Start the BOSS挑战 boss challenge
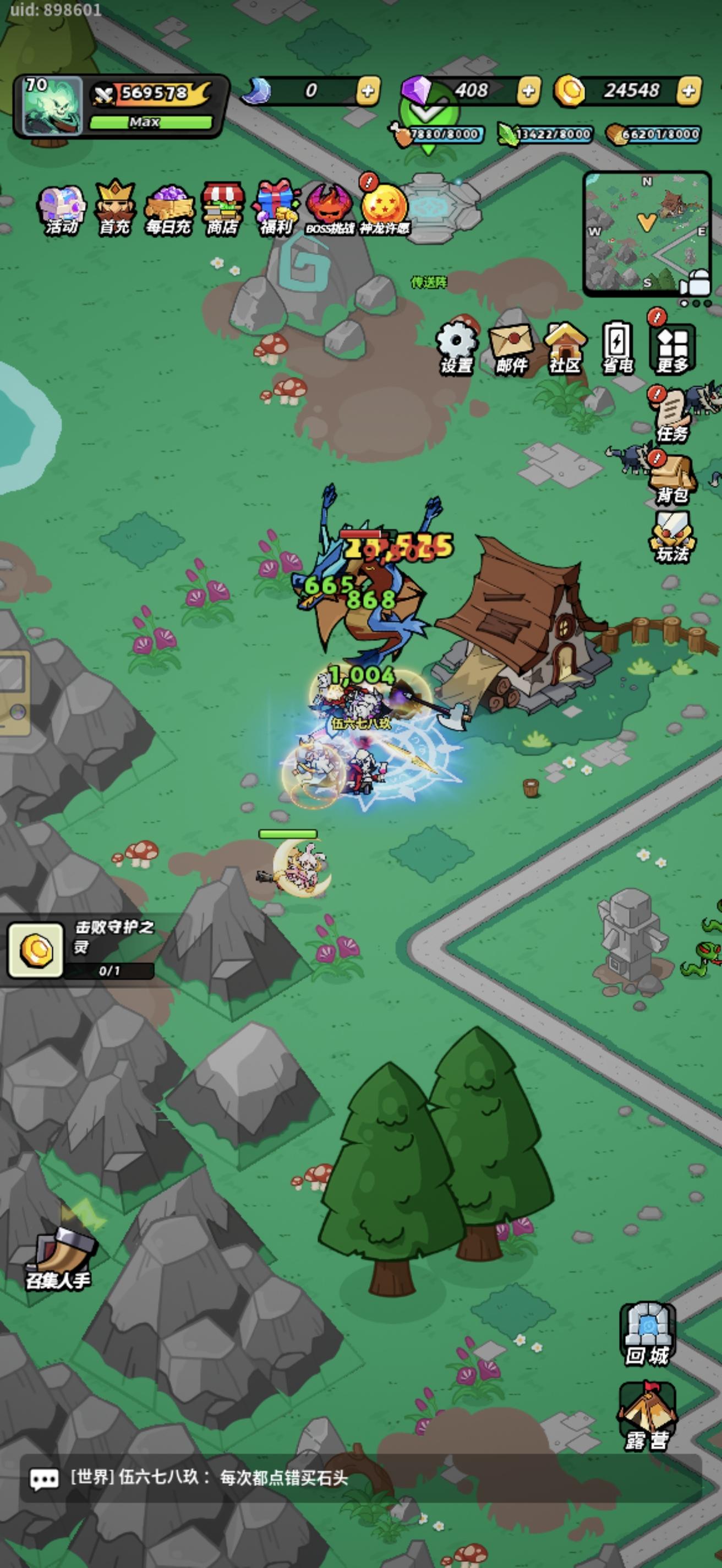The width and height of the screenshot is (722, 1568). pos(327,207)
